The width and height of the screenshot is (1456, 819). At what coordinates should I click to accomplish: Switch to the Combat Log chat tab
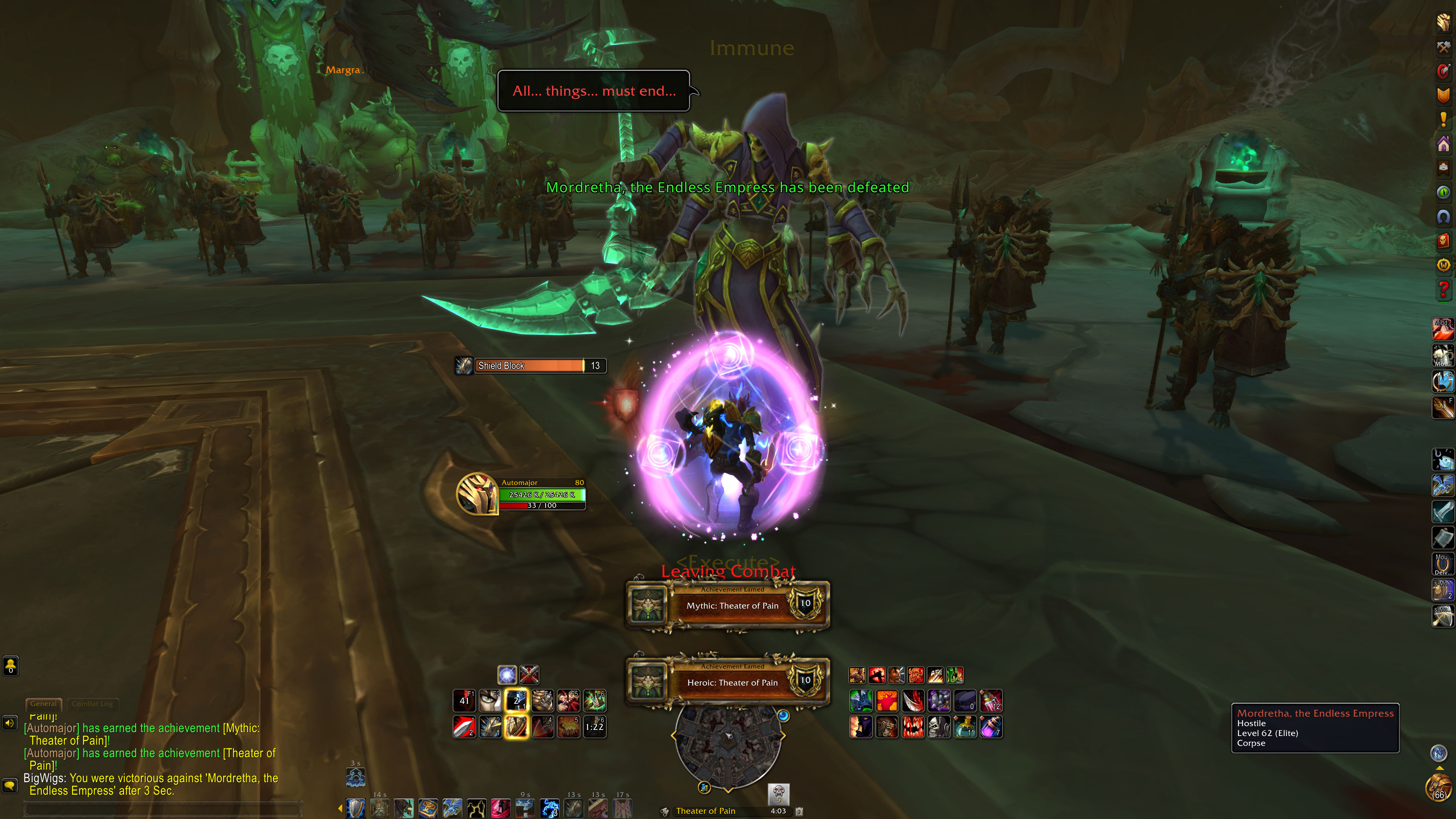92,704
